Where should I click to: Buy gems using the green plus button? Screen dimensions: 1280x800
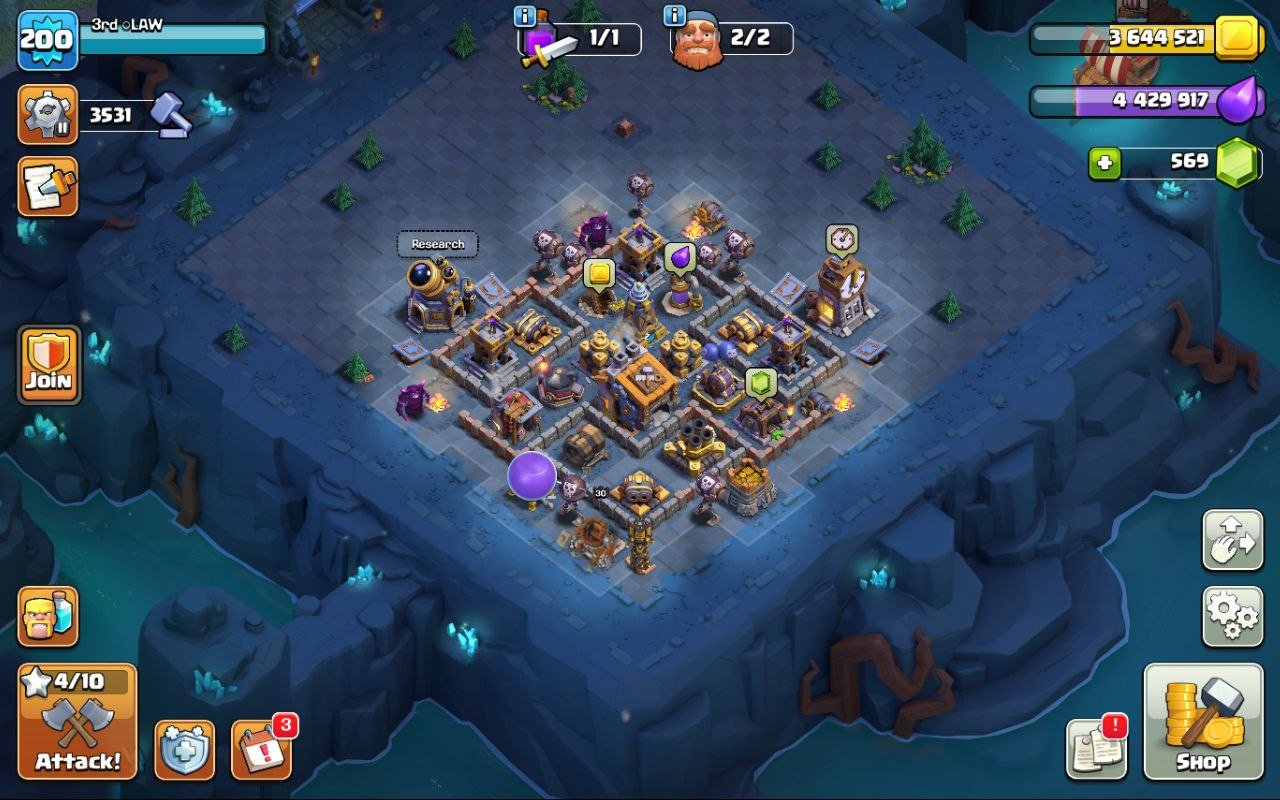click(1107, 163)
